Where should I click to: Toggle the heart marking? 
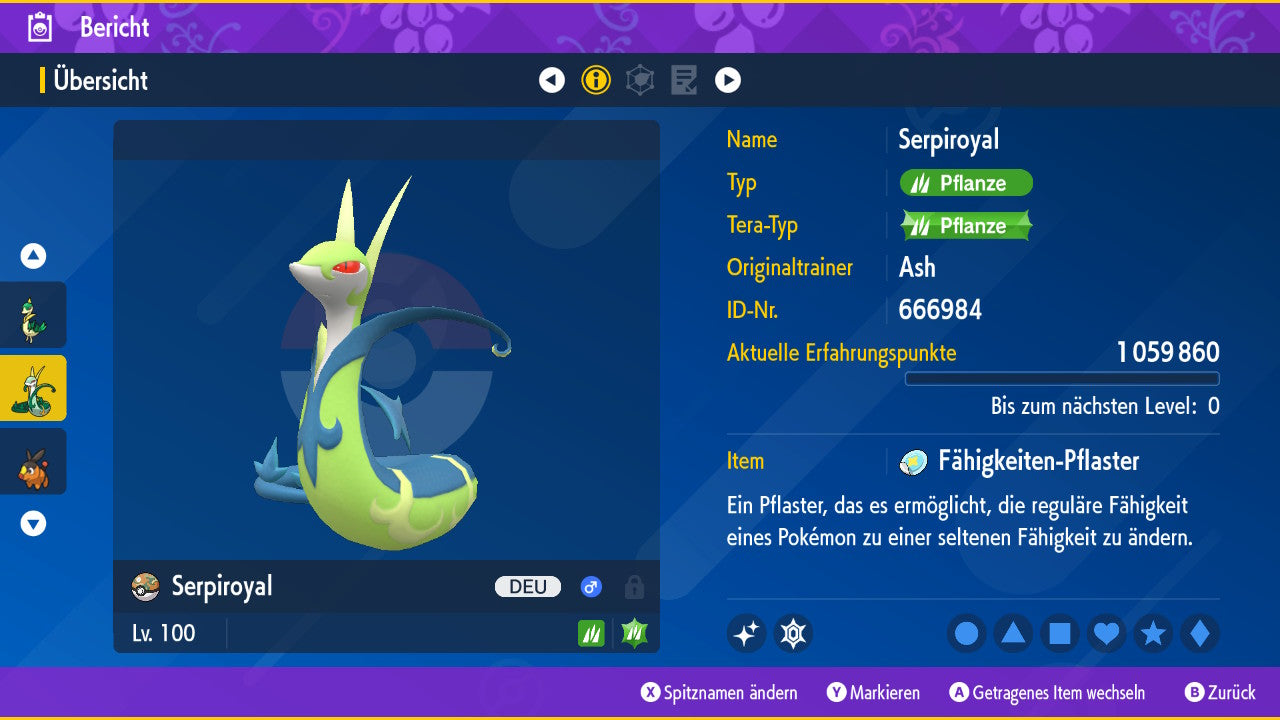[x=1107, y=634]
